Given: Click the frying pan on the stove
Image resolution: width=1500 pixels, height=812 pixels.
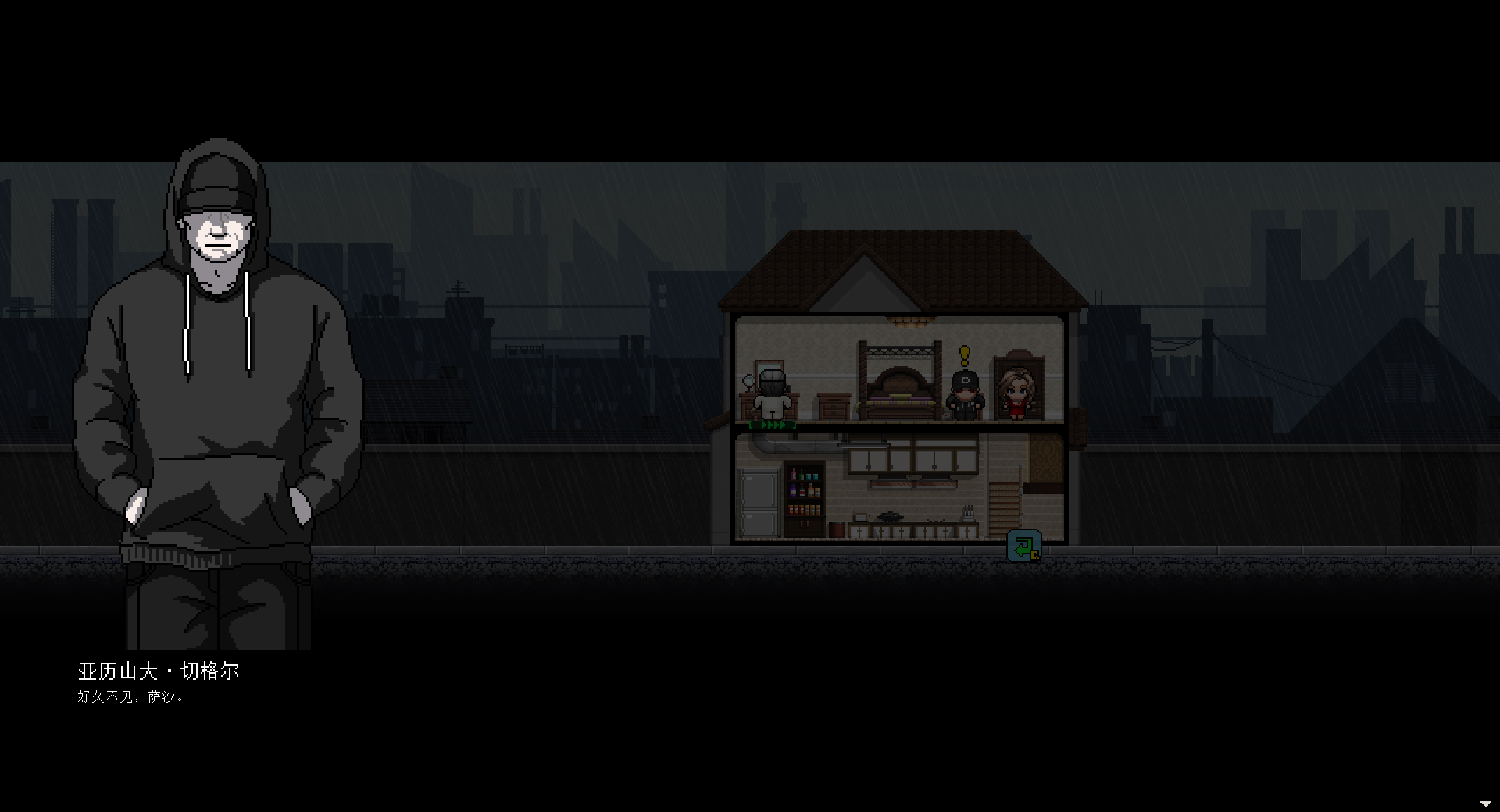Looking at the screenshot, I should [x=889, y=515].
